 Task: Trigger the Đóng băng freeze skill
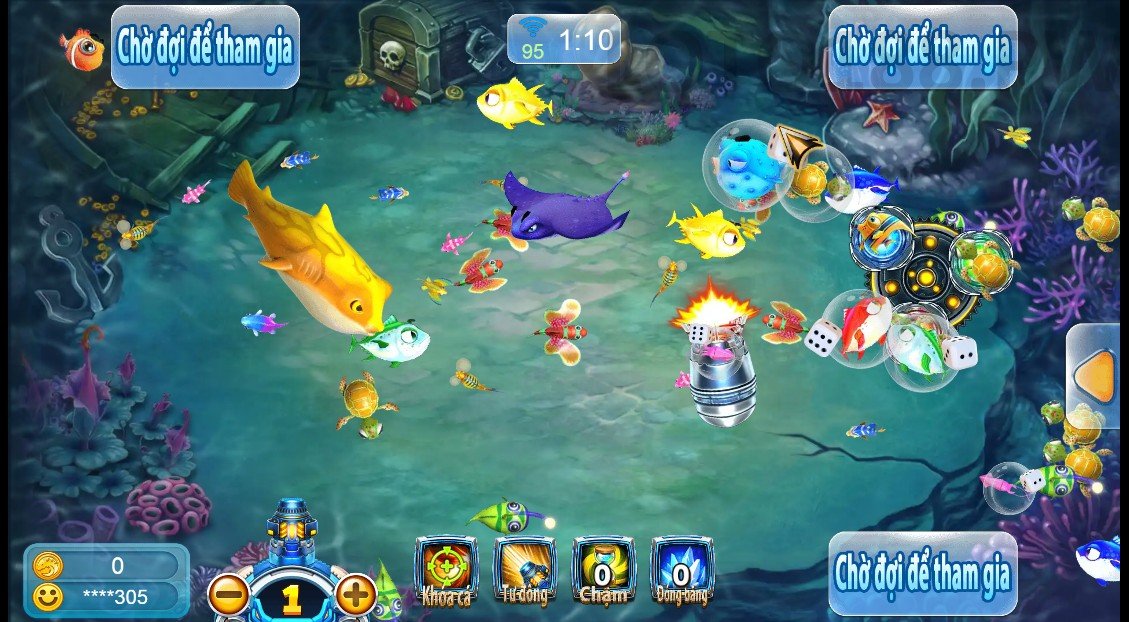(x=681, y=570)
